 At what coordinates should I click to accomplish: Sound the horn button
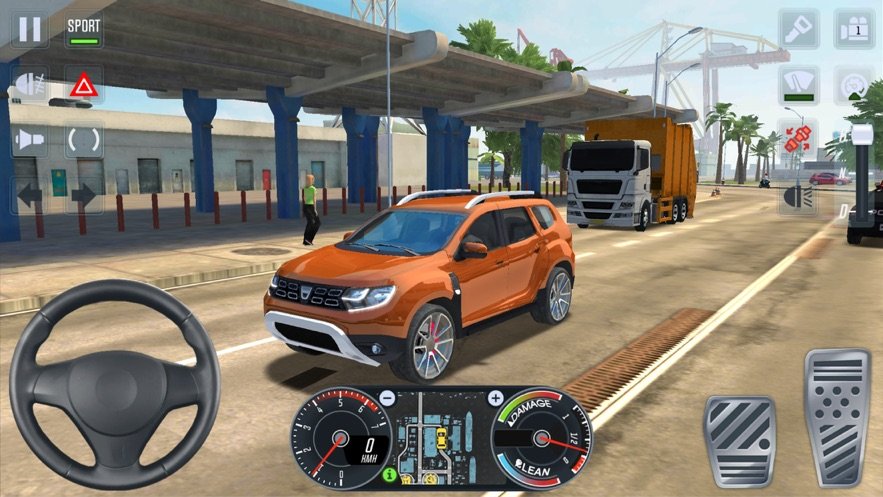click(28, 140)
